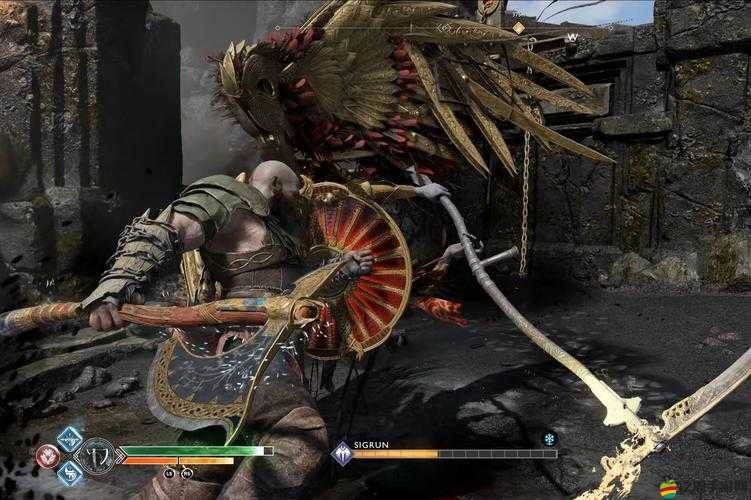Select the upper blue runic attack diamond
The image size is (751, 500).
(70, 439)
